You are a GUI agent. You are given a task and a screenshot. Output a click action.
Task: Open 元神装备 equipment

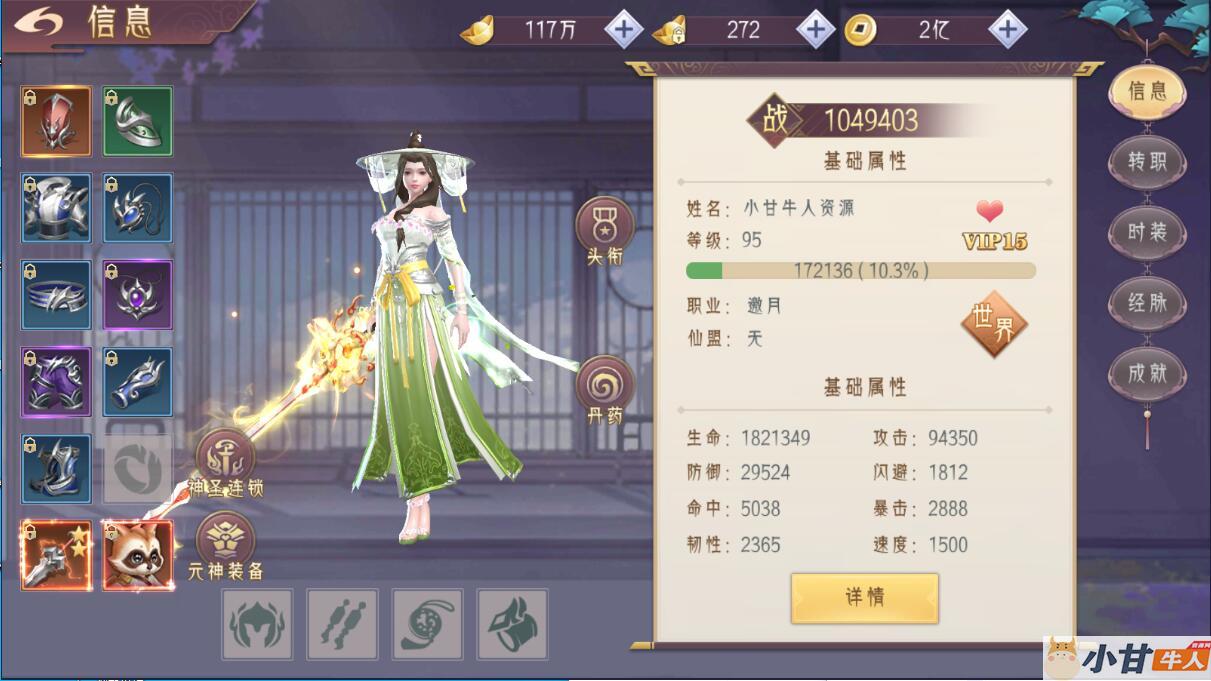tap(225, 545)
